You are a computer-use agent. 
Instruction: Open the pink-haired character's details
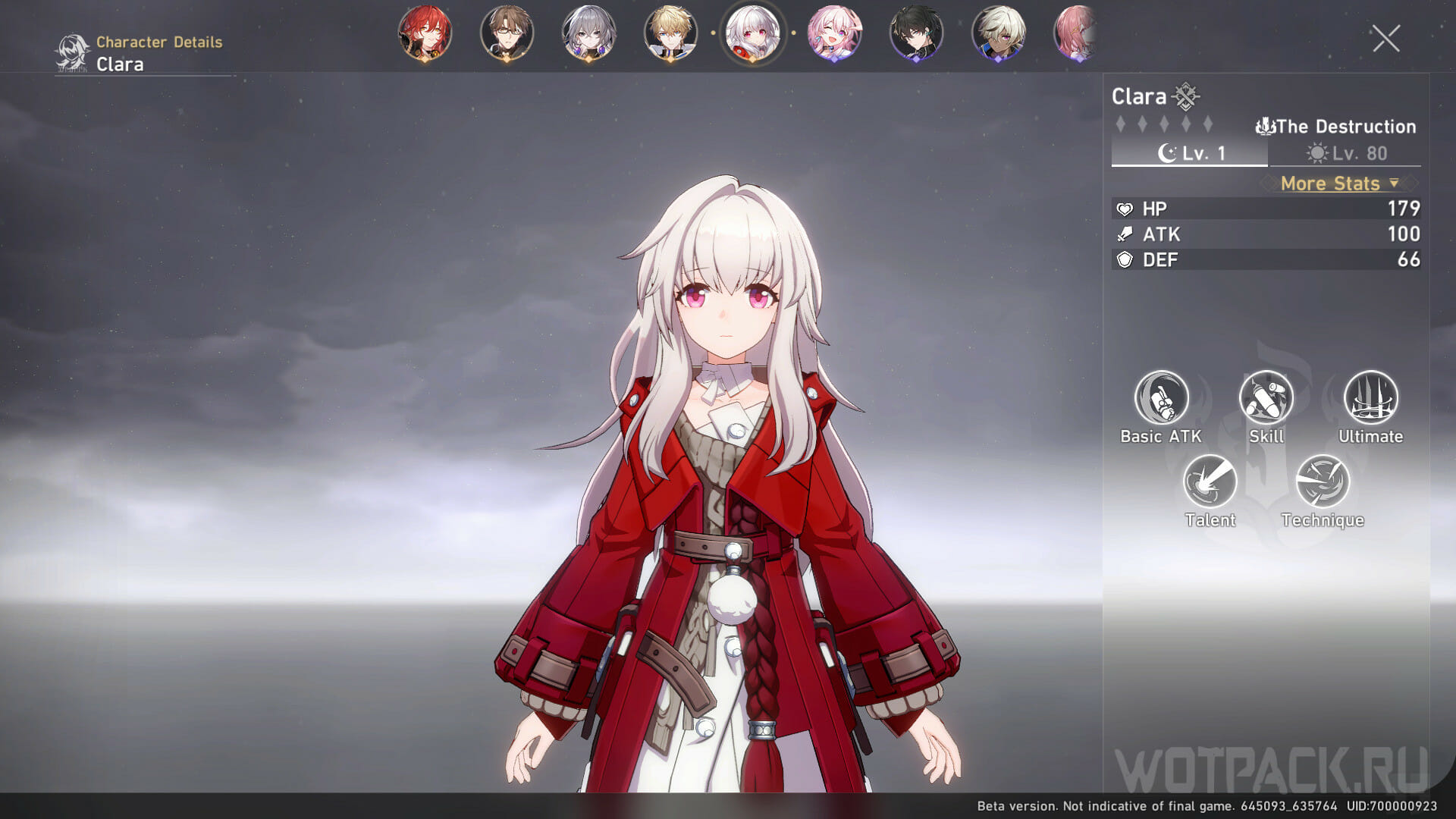pyautogui.click(x=836, y=33)
